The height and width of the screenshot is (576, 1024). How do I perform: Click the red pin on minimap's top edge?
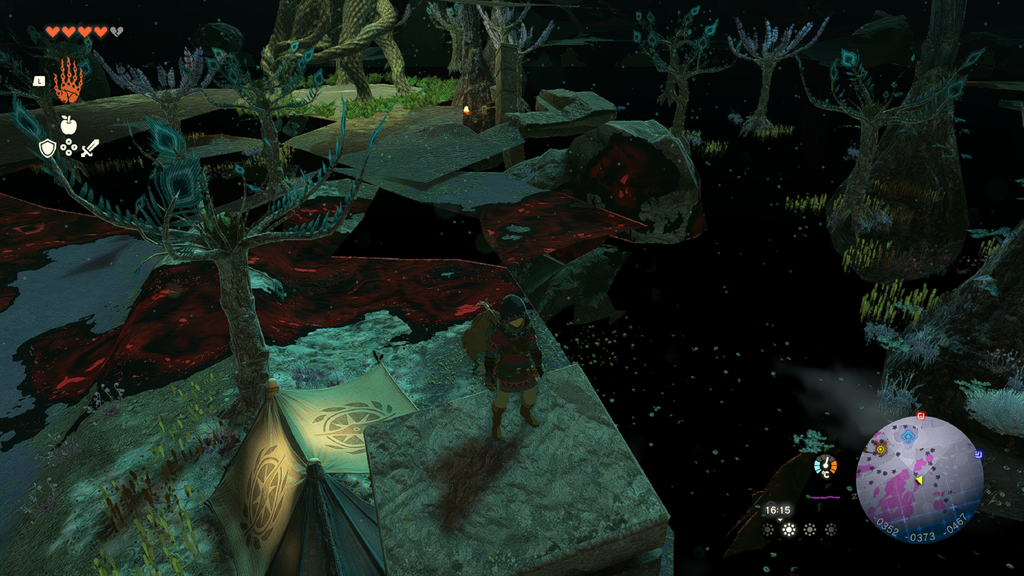click(x=921, y=415)
